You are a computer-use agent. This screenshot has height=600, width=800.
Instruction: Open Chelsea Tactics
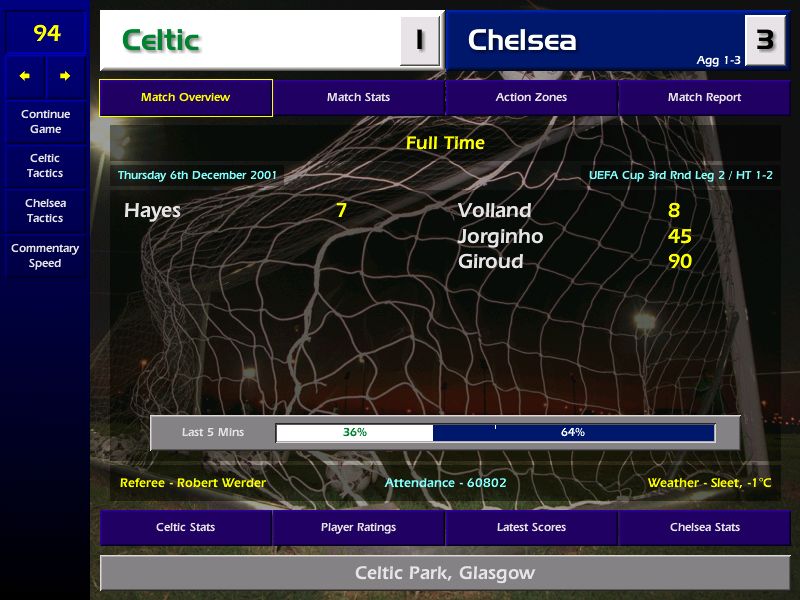tap(45, 210)
